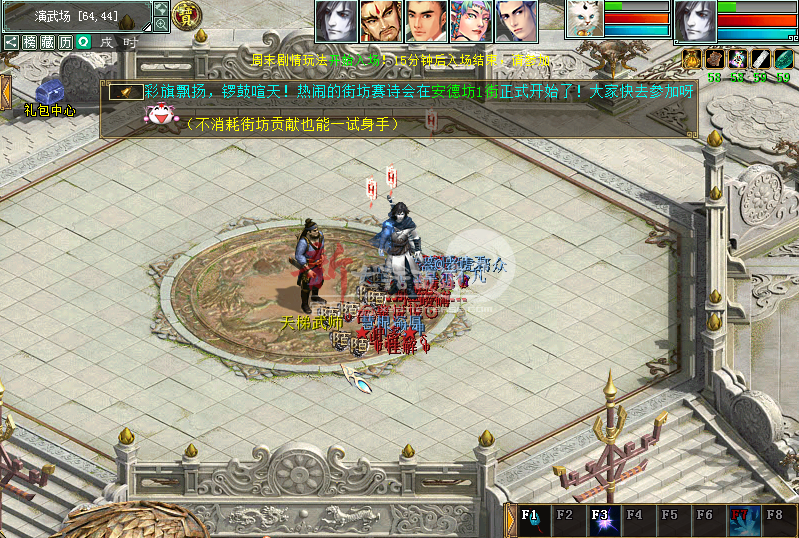Open the green chat bubble icon
The width and height of the screenshot is (799, 538).
84,42
